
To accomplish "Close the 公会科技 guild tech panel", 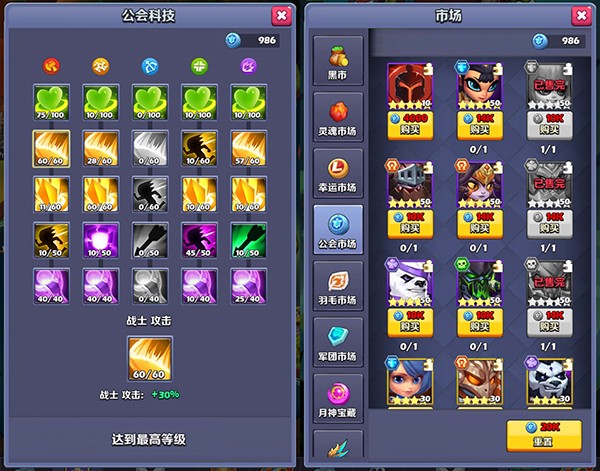I will click(281, 15).
